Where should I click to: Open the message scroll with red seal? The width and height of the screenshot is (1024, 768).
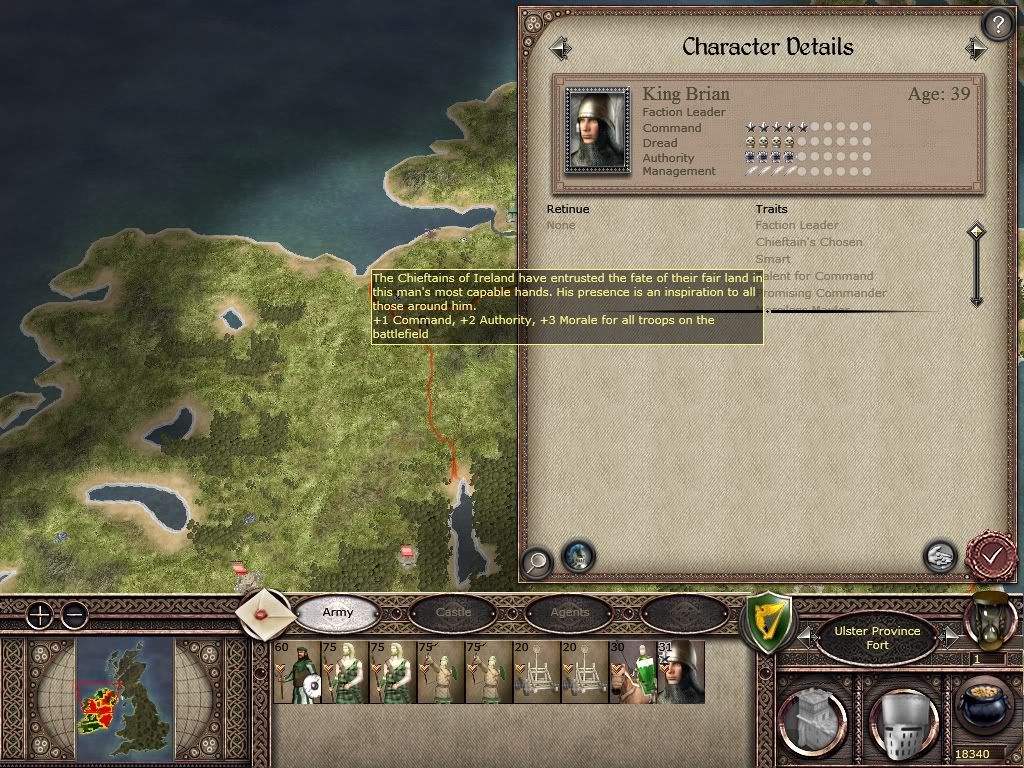pyautogui.click(x=265, y=612)
